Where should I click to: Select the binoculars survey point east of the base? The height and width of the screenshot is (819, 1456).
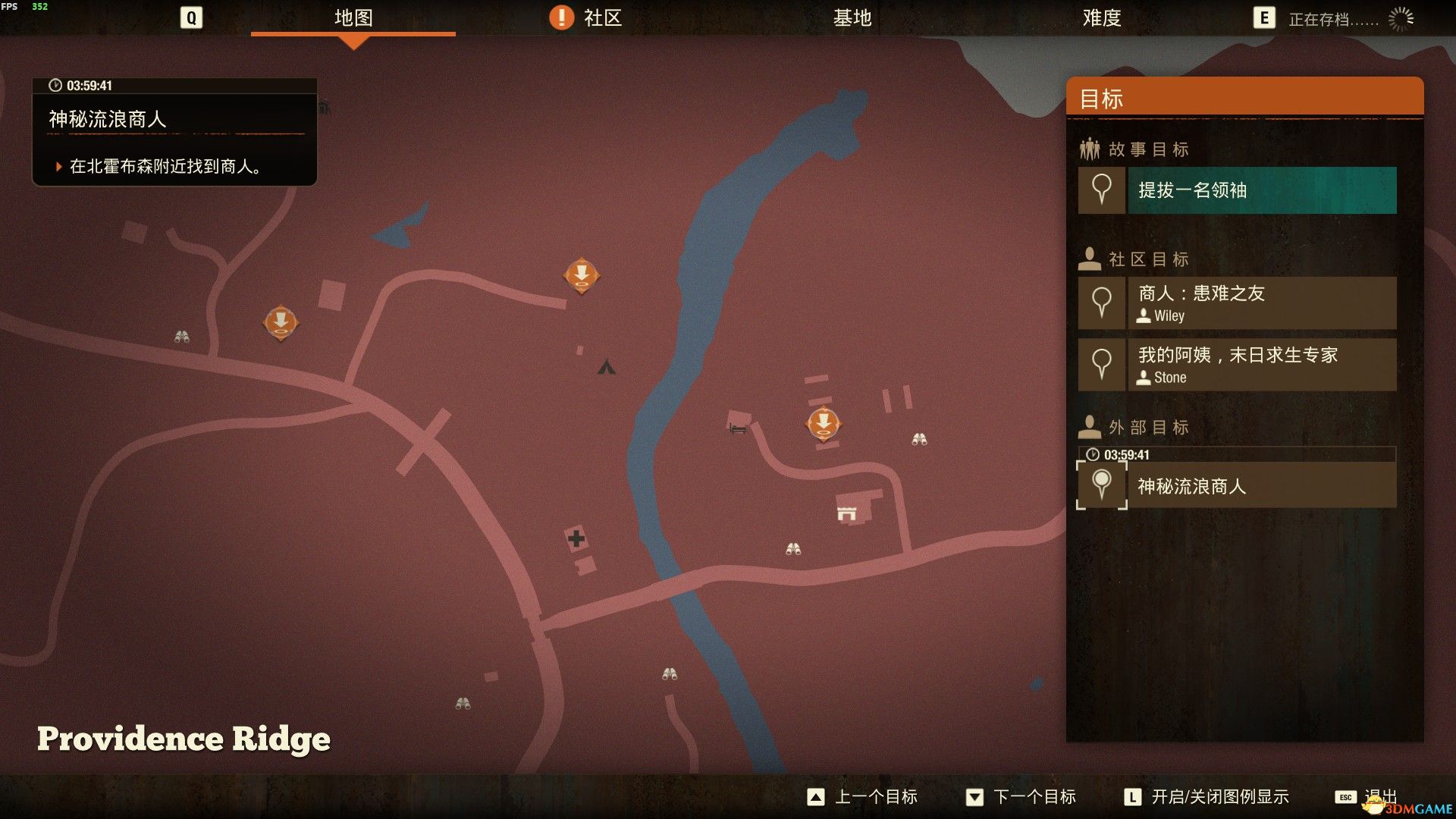click(x=918, y=438)
